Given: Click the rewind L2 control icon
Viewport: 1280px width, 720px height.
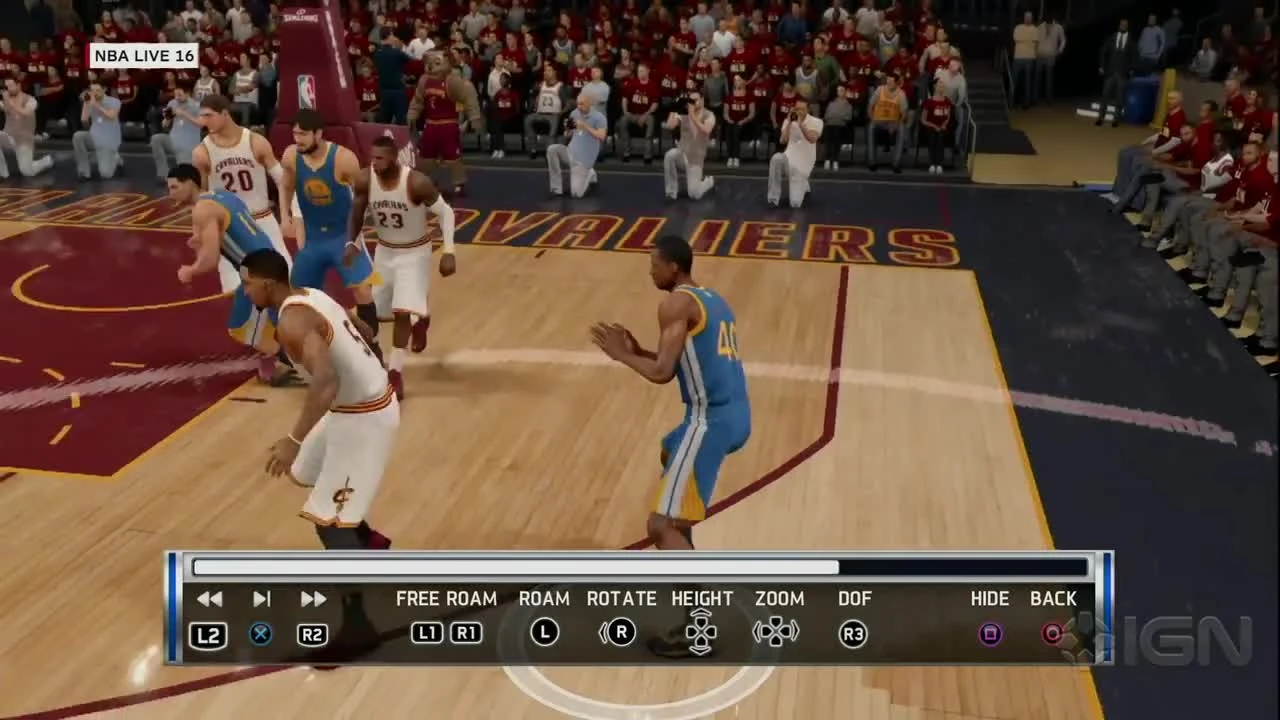Looking at the screenshot, I should pyautogui.click(x=208, y=633).
